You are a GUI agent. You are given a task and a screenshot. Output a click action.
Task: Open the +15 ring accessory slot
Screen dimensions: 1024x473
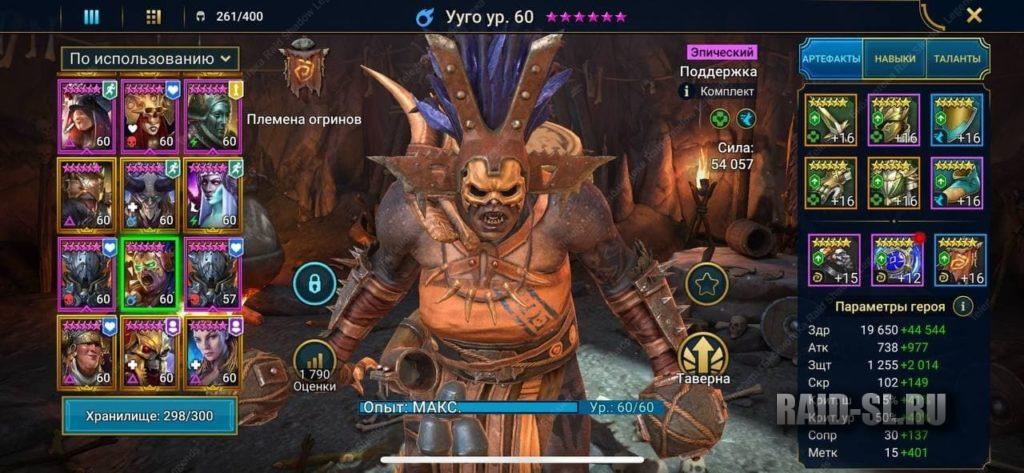[x=832, y=259]
